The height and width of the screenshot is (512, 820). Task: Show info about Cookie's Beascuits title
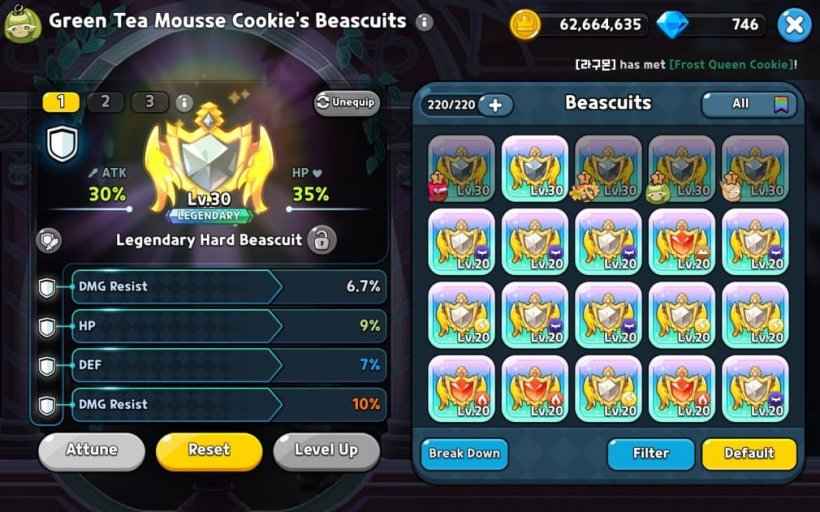(x=424, y=22)
